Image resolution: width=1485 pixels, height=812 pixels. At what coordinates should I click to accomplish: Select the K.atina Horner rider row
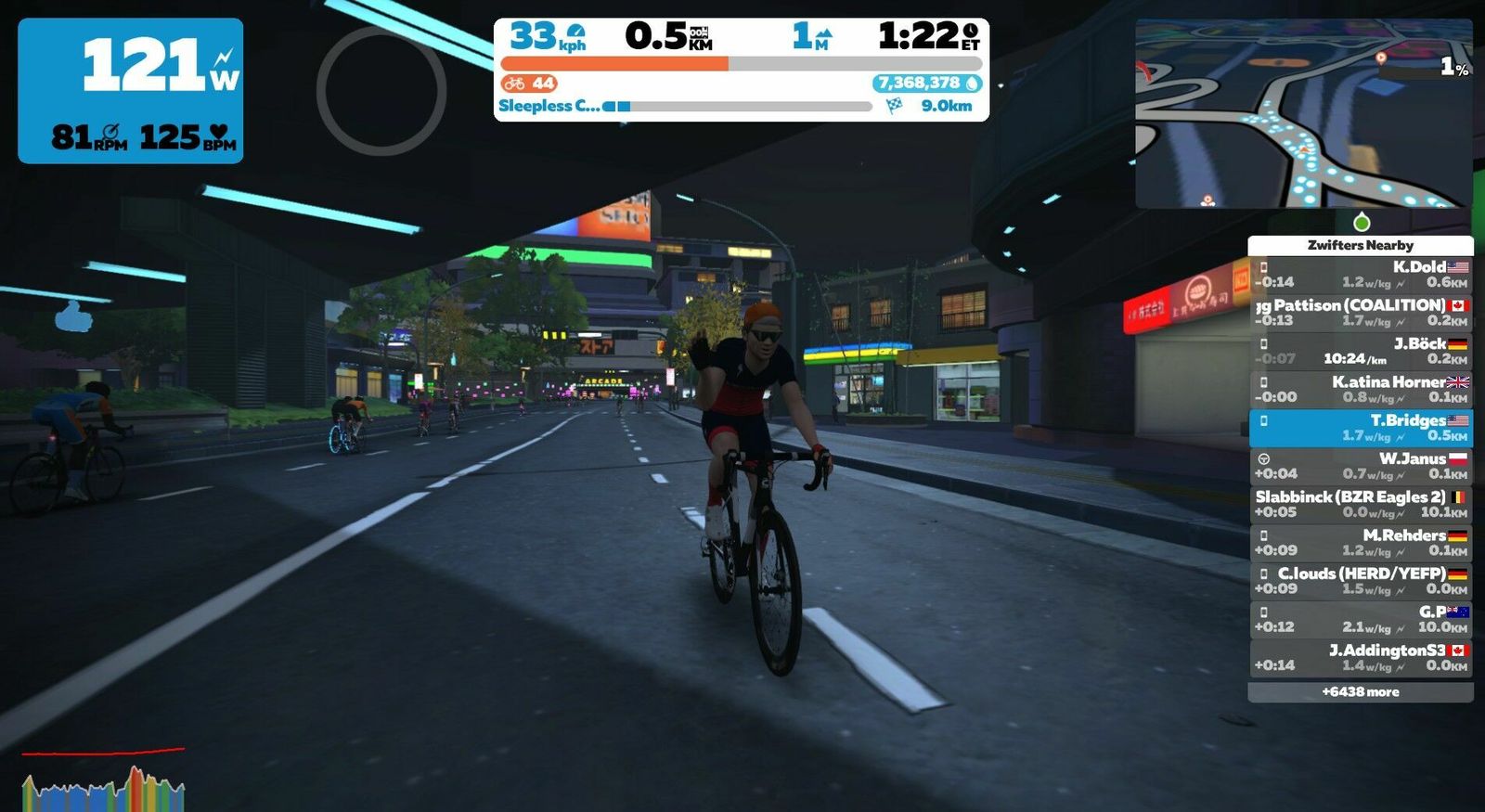click(x=1360, y=390)
